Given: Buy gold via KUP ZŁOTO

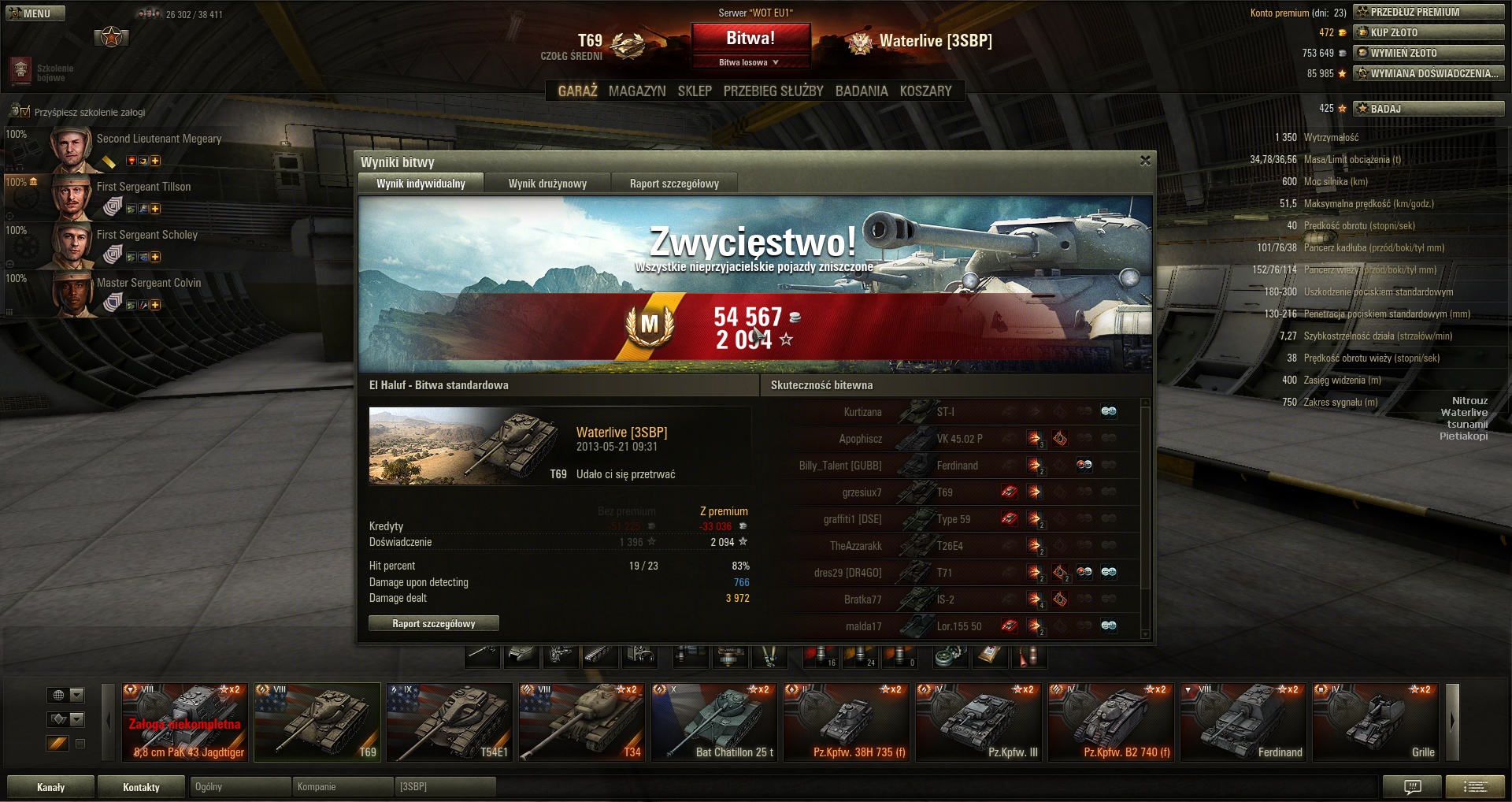Looking at the screenshot, I should click(x=1429, y=32).
